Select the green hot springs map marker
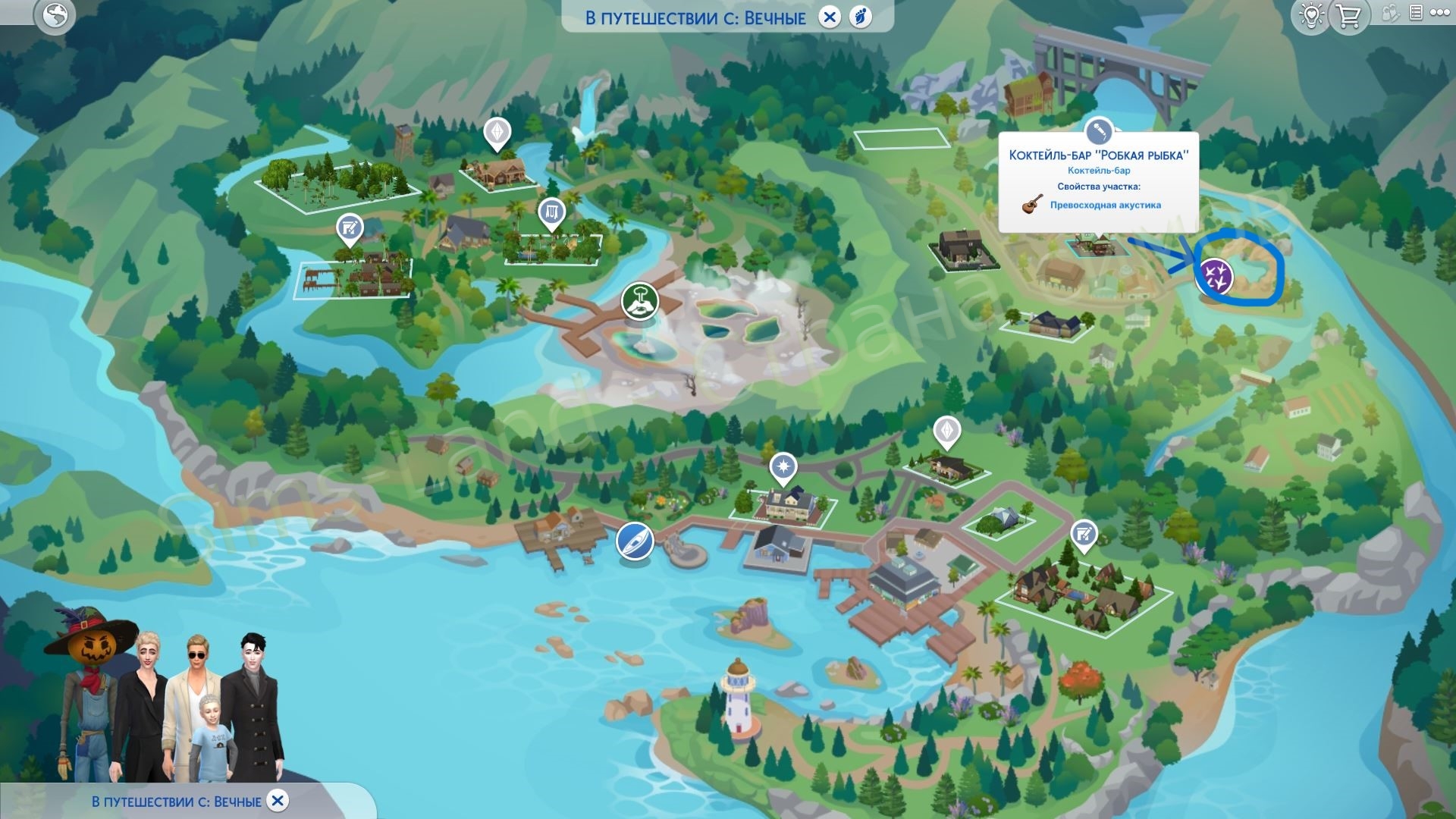 pyautogui.click(x=640, y=300)
